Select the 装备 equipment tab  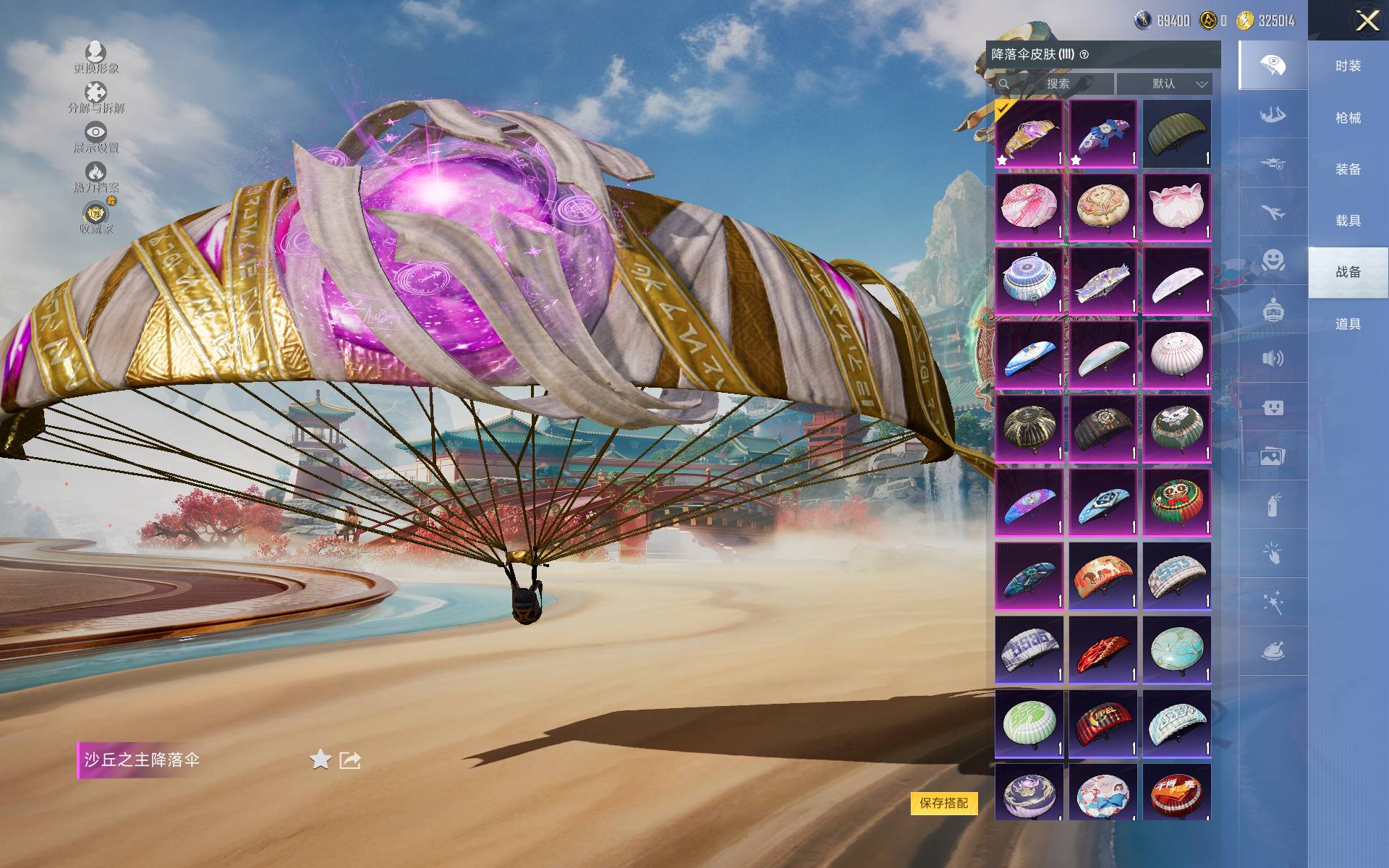pos(1348,169)
